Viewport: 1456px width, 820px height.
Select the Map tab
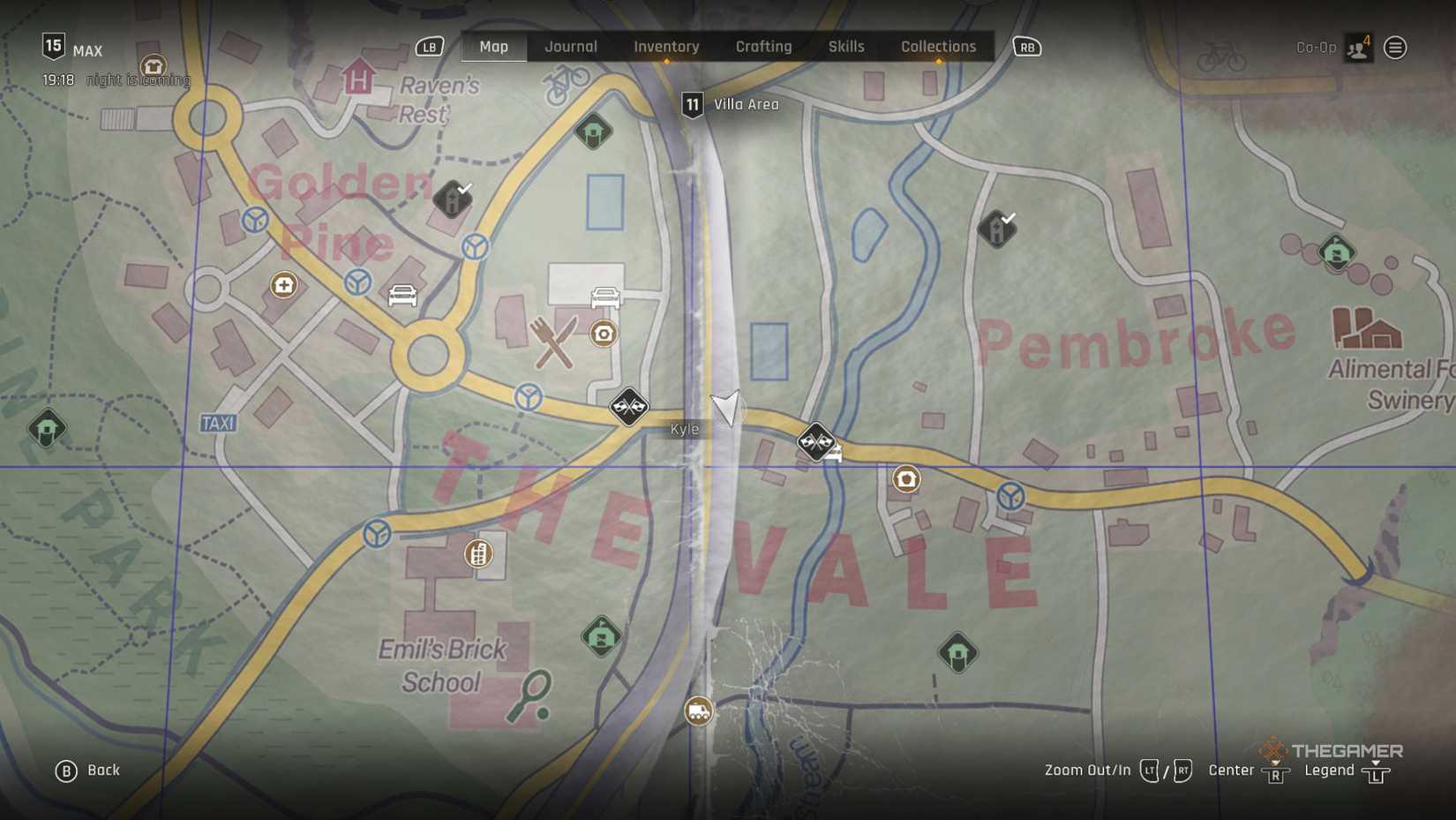pyautogui.click(x=493, y=47)
